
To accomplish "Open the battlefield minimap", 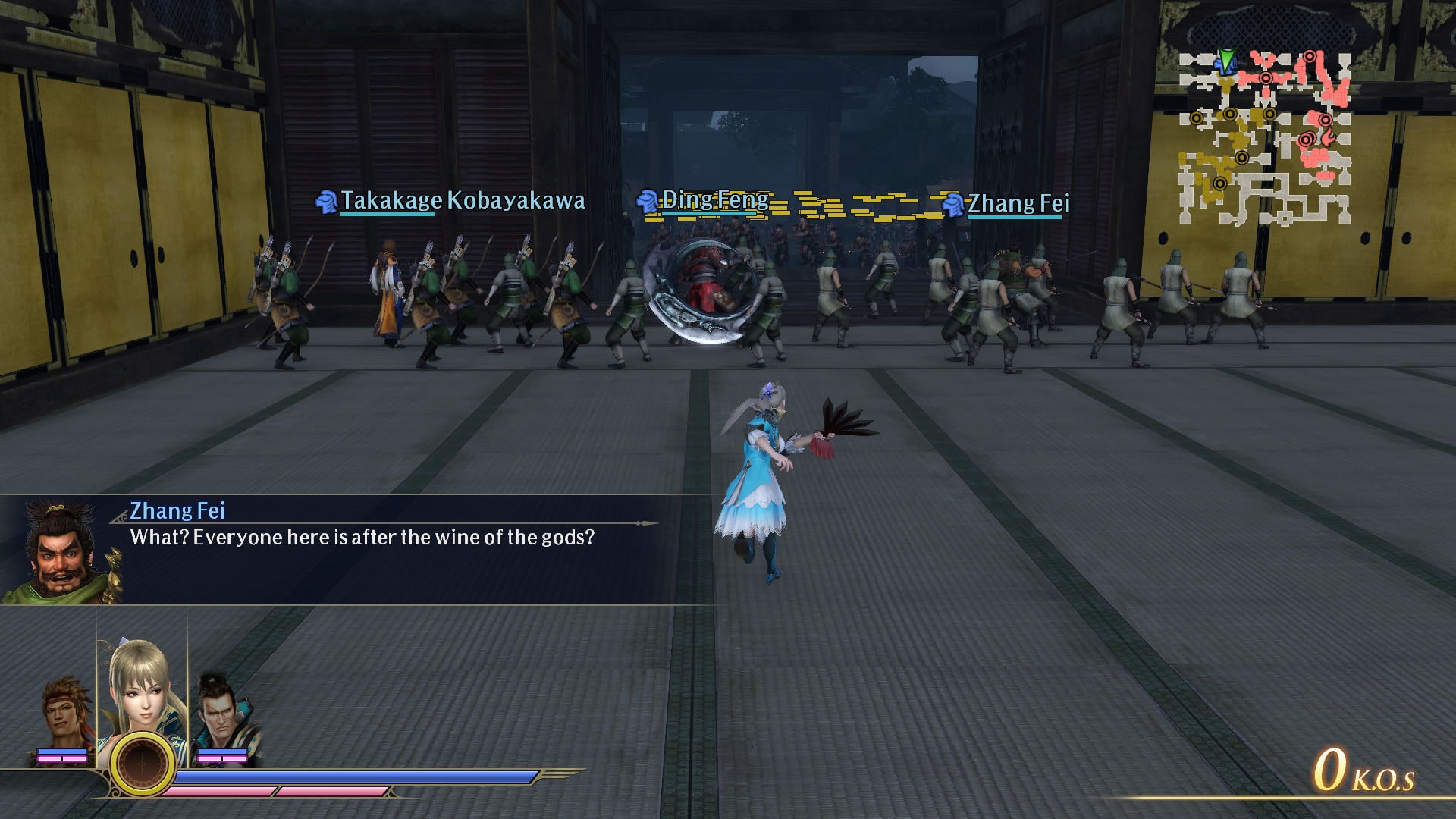I will click(x=1264, y=138).
